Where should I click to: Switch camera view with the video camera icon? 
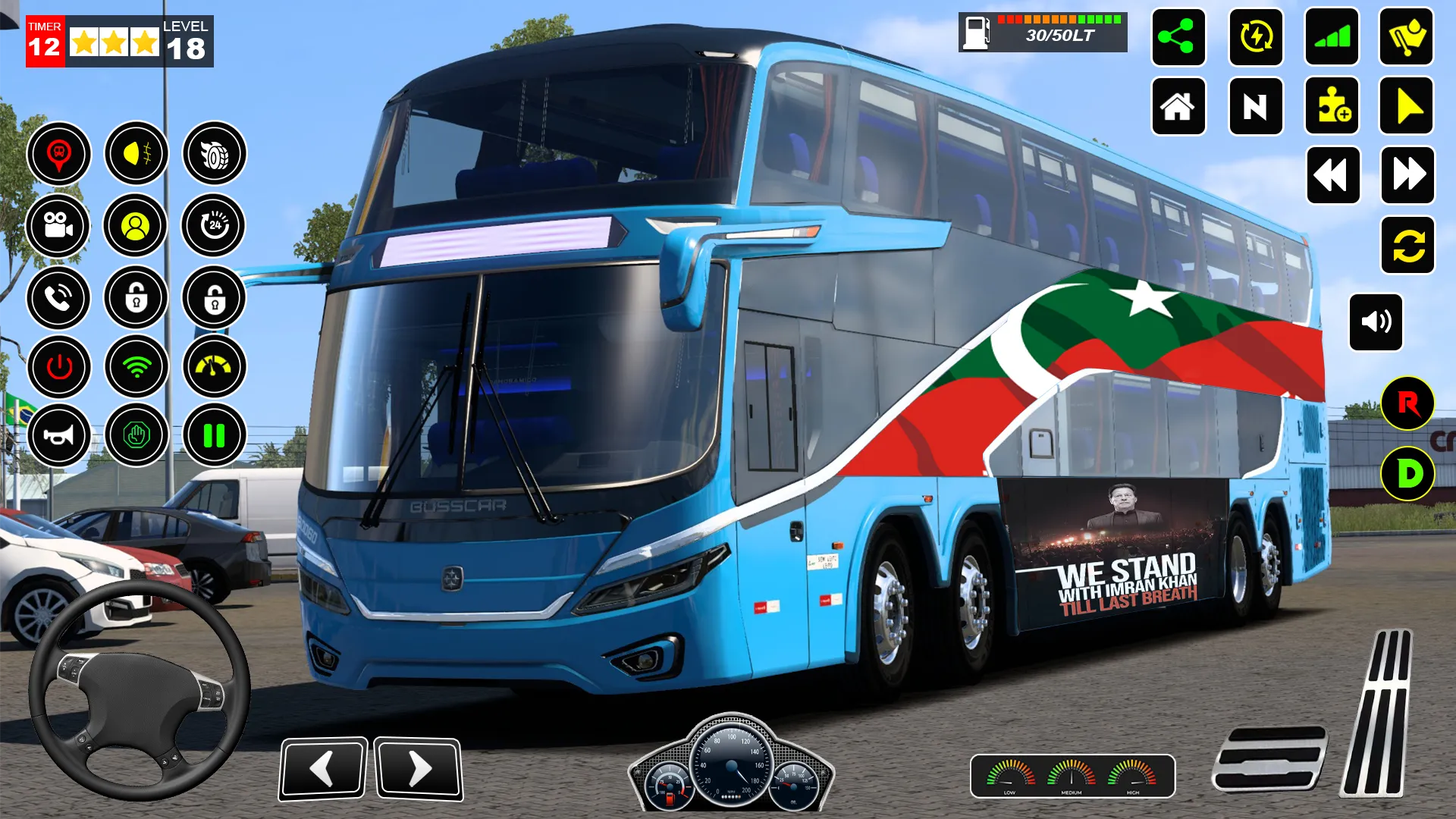58,225
